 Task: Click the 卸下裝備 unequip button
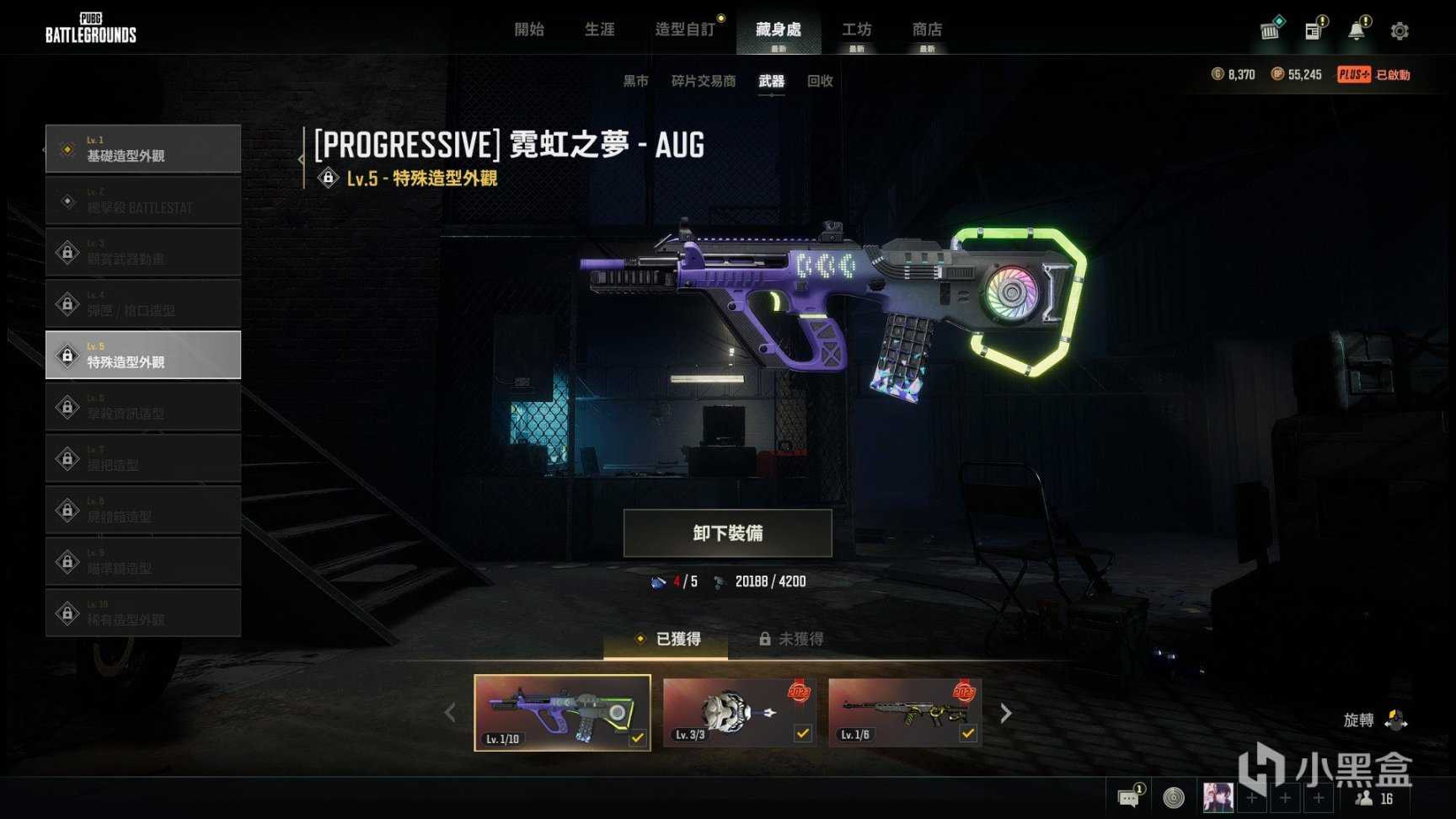tap(727, 533)
